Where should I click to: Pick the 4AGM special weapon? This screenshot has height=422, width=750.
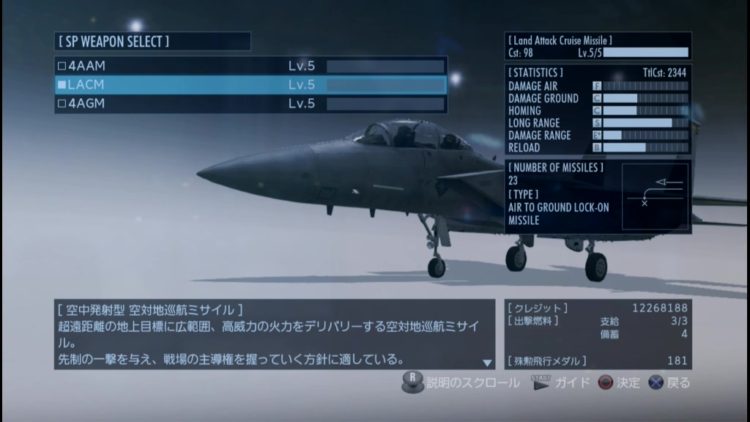click(250, 103)
